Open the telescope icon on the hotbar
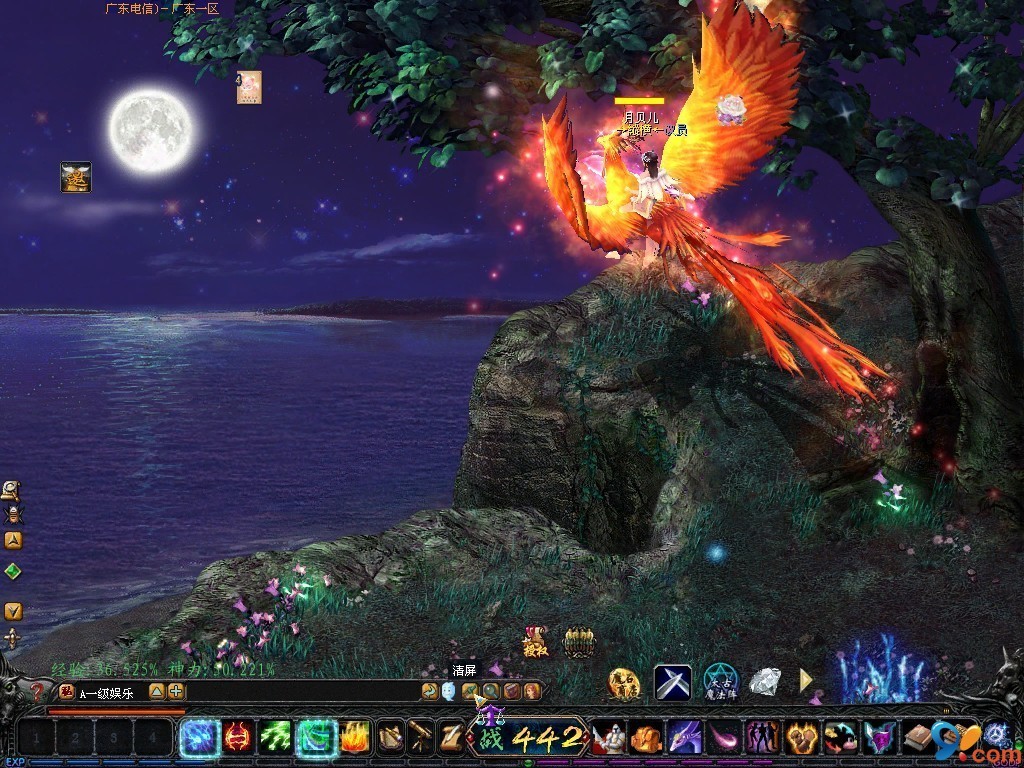Image resolution: width=1024 pixels, height=768 pixels. point(422,738)
